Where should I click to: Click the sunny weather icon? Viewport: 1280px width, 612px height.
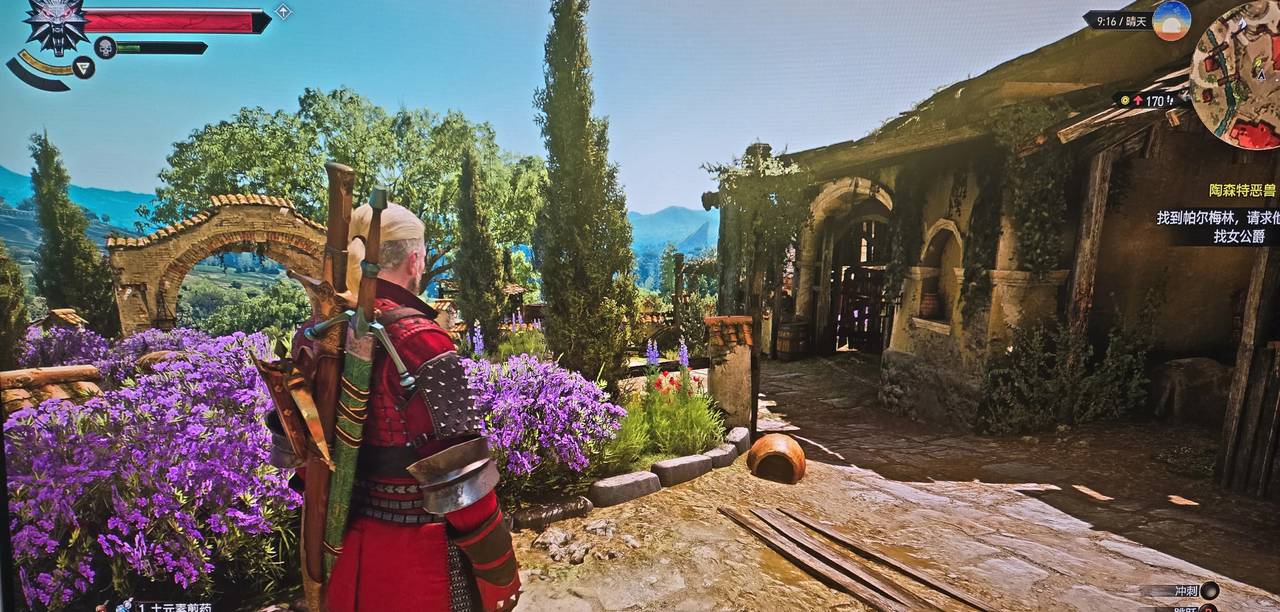pos(1171,20)
